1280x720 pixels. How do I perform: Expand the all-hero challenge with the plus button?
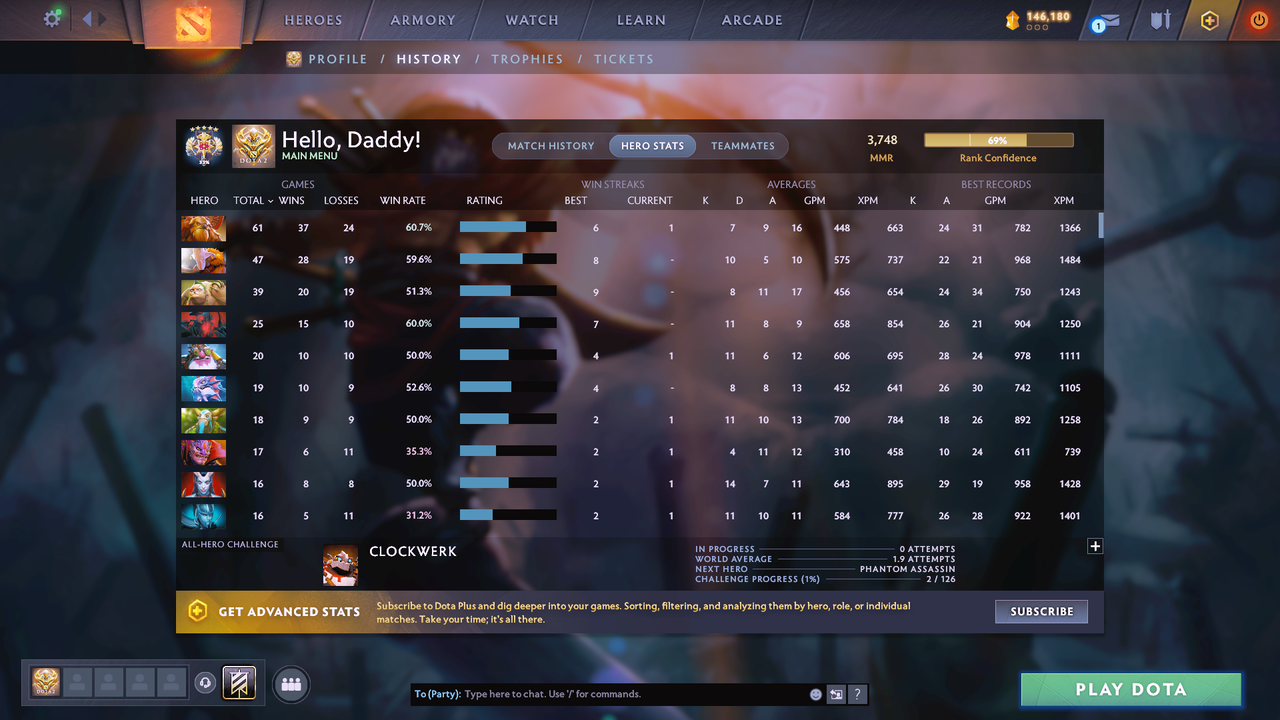point(1095,546)
